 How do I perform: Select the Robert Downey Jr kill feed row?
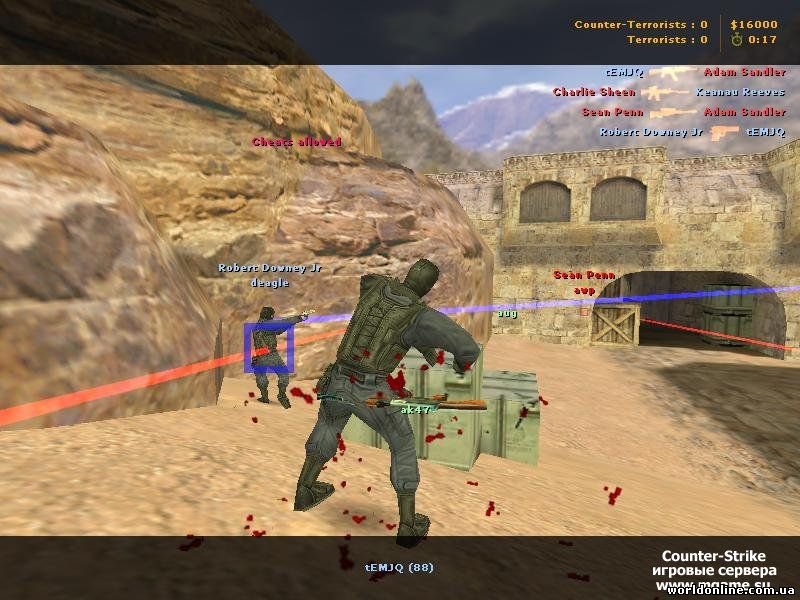click(692, 132)
